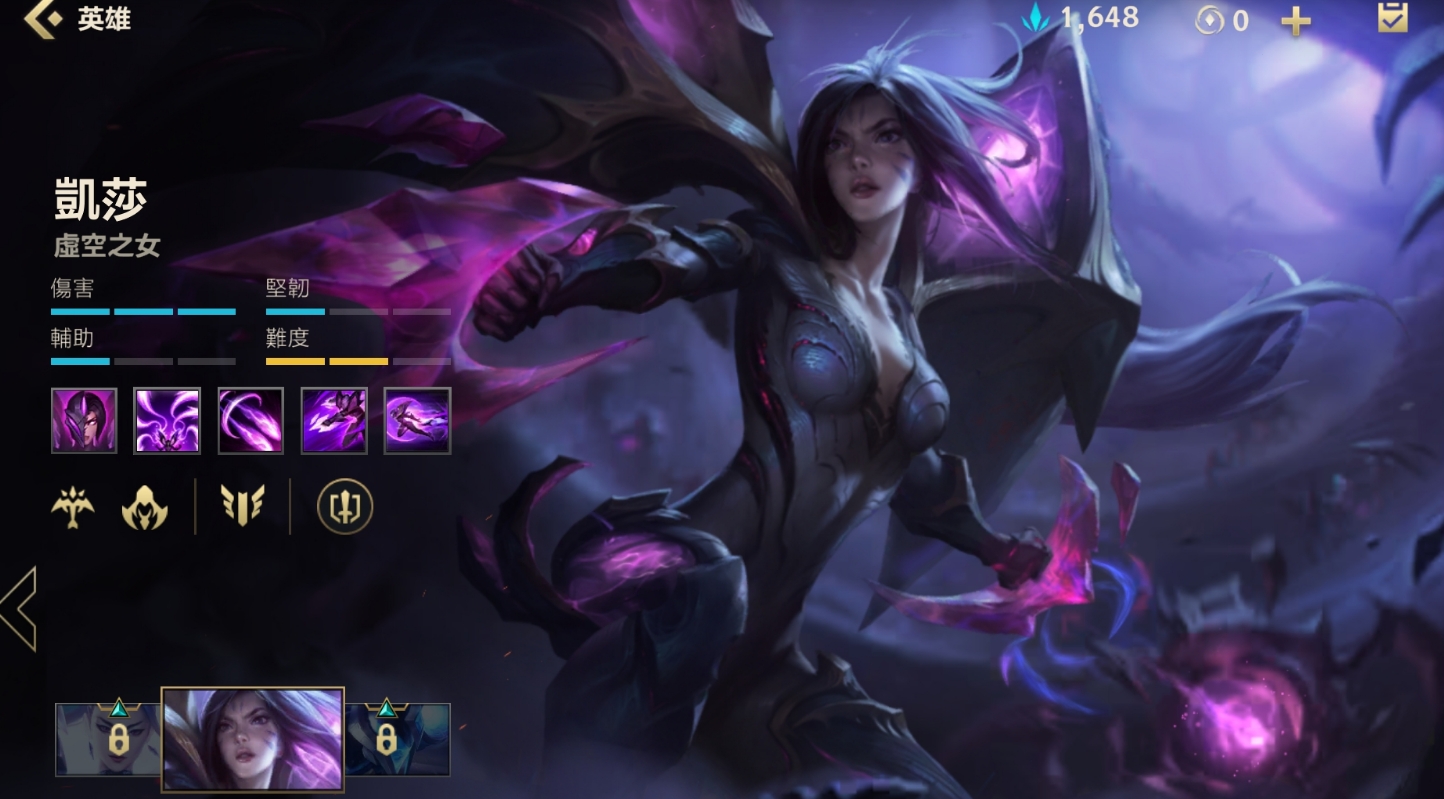1444x799 pixels.
Task: Open the Supercharge ability icon
Action: (334, 421)
